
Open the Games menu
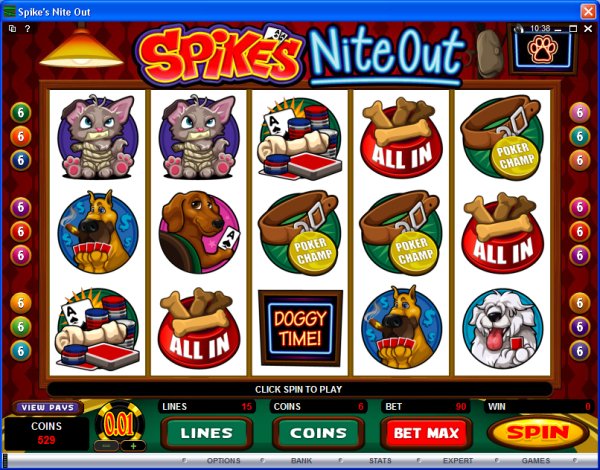pyautogui.click(x=535, y=461)
